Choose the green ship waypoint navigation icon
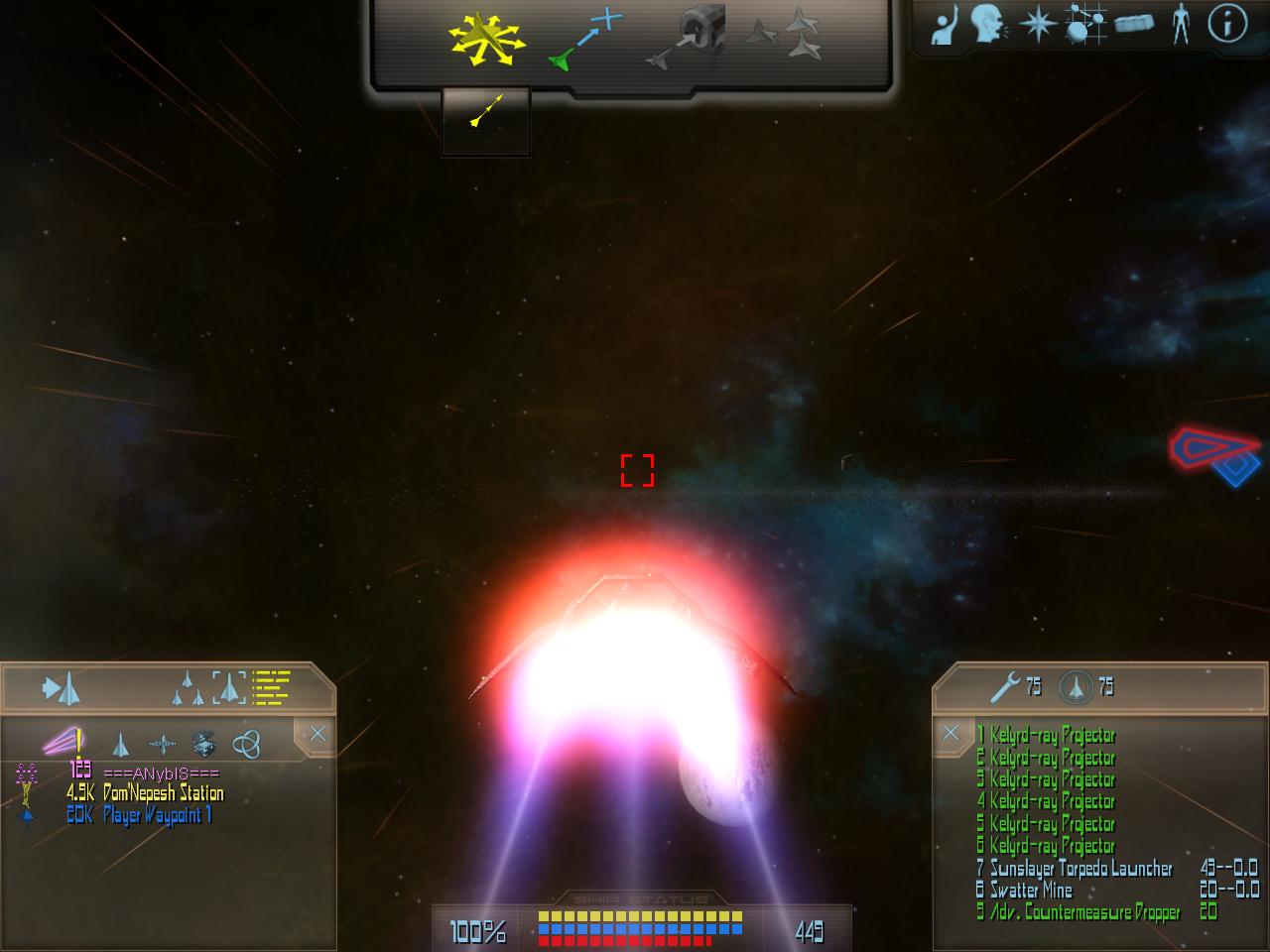 (x=585, y=40)
